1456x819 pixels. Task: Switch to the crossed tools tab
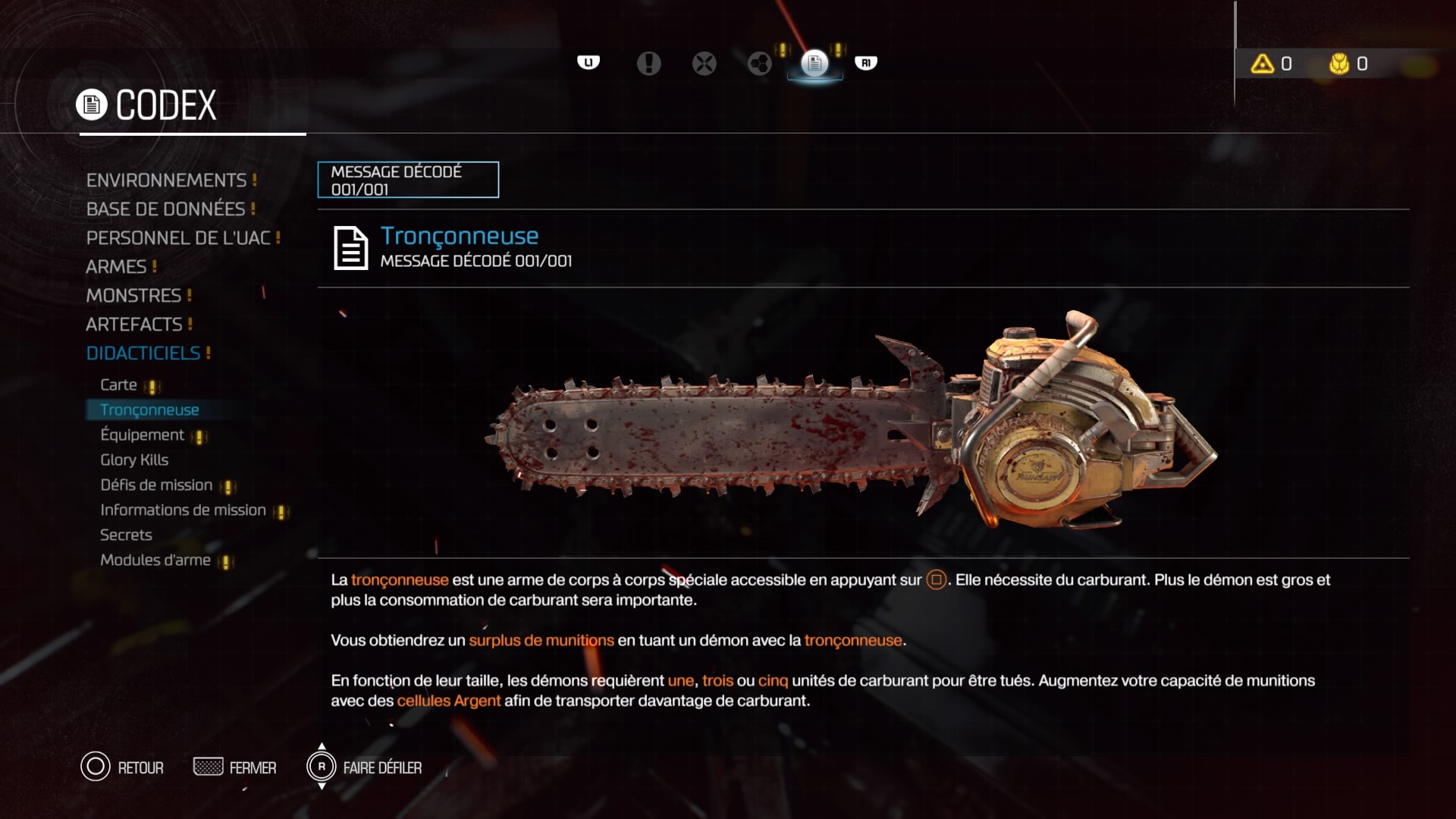704,64
